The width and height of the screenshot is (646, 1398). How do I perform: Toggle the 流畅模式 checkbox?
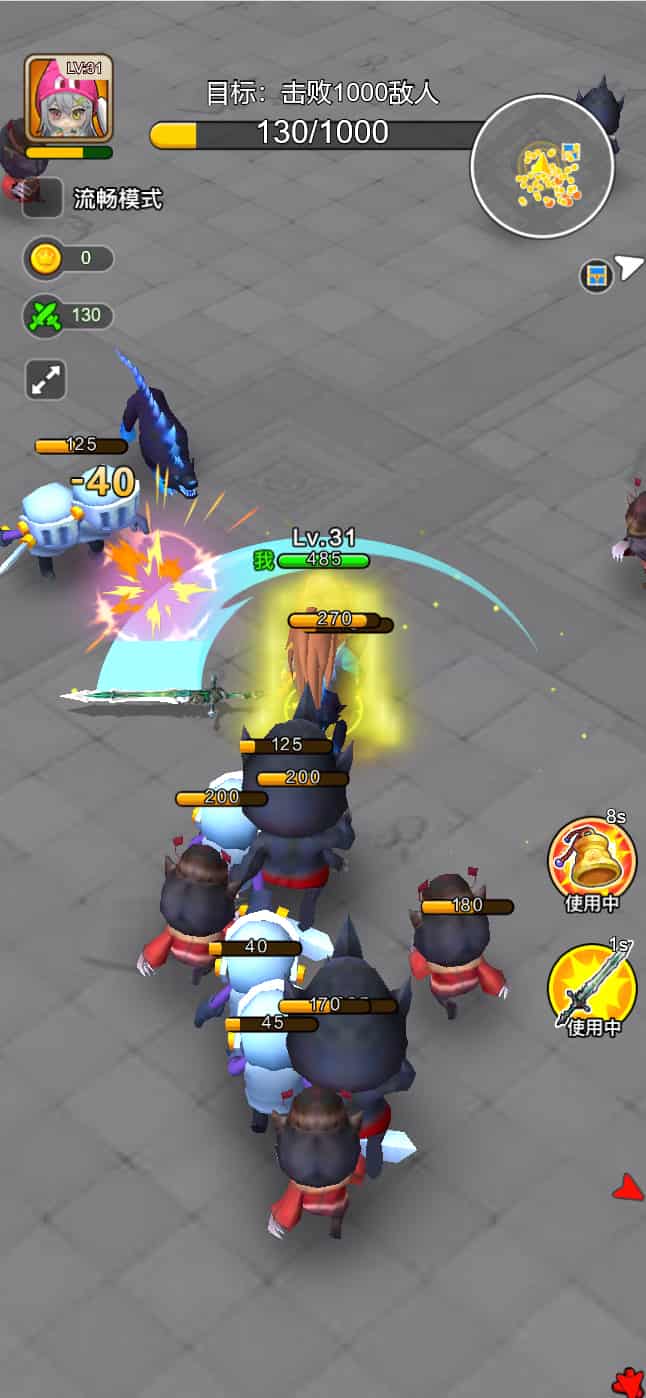click(43, 198)
